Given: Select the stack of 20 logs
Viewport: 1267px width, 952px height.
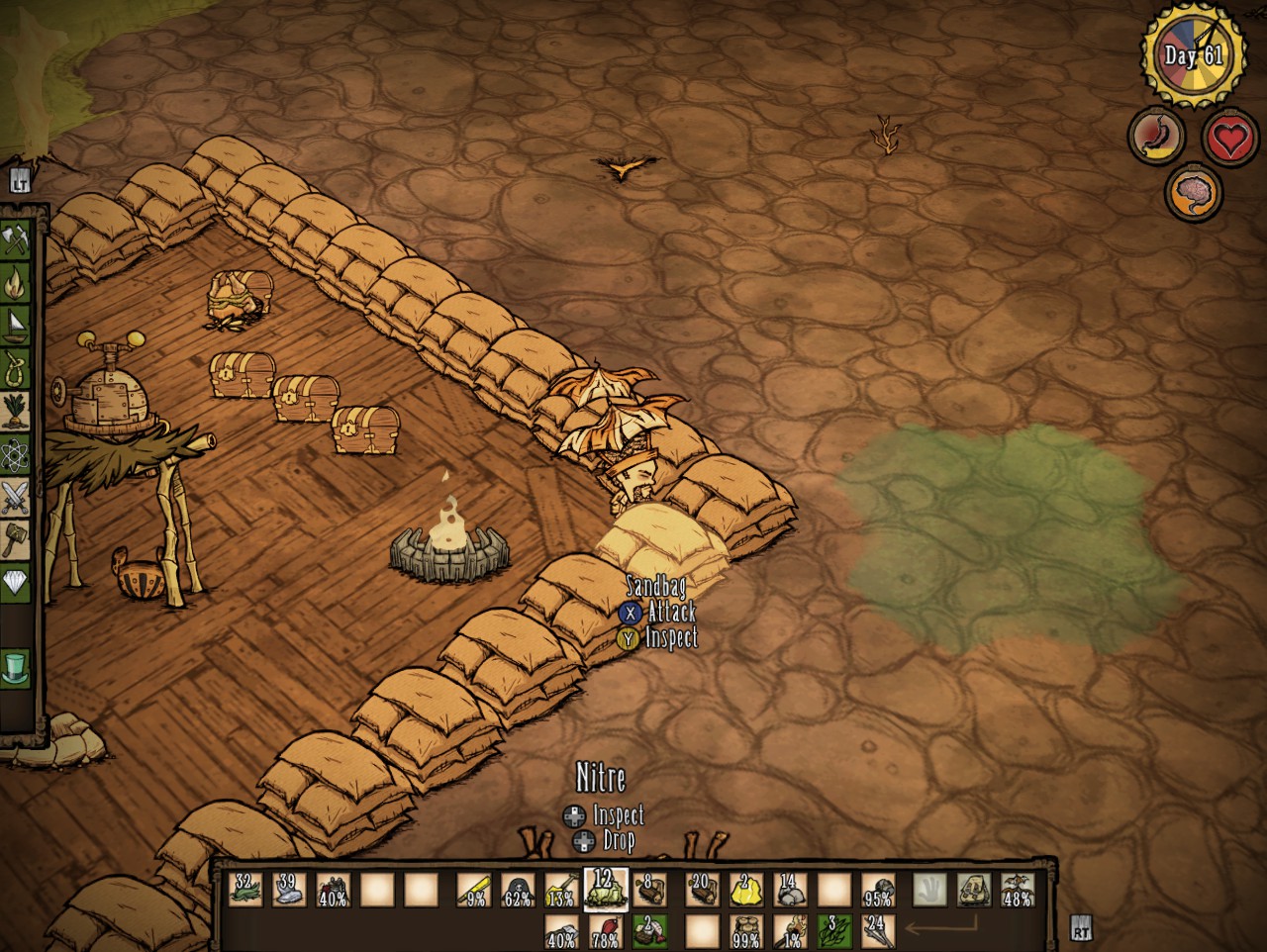Looking at the screenshot, I should tap(702, 890).
